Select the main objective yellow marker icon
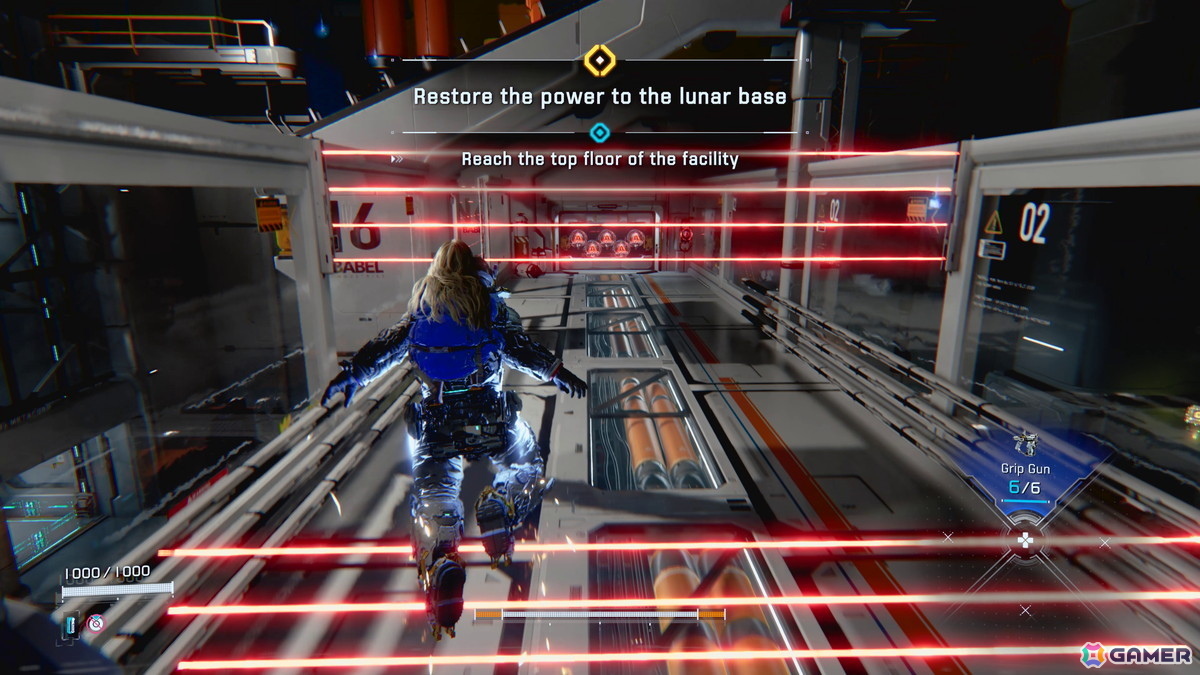 click(598, 62)
